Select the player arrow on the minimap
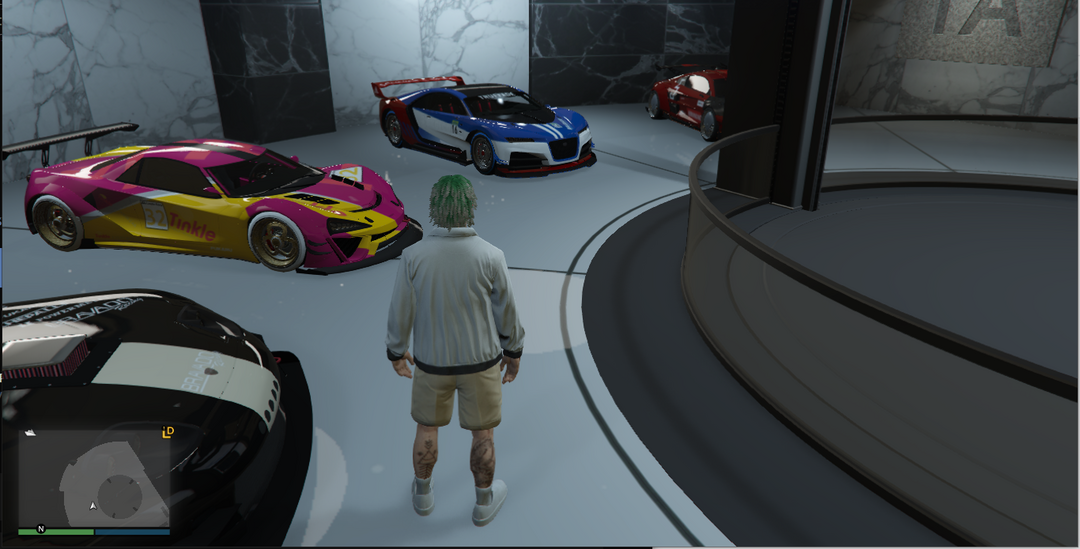1080x549 pixels. [93, 506]
